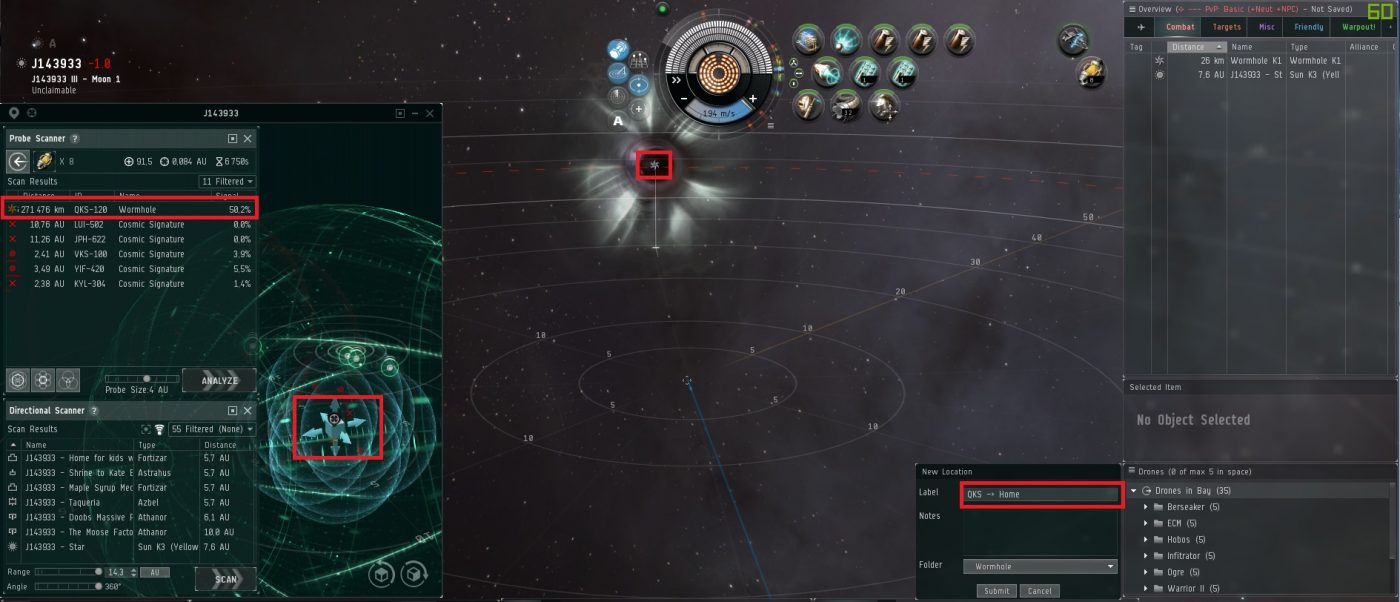Open the 55 Filtered directional scan dropdown
This screenshot has height=602, width=1400.
[x=211, y=429]
